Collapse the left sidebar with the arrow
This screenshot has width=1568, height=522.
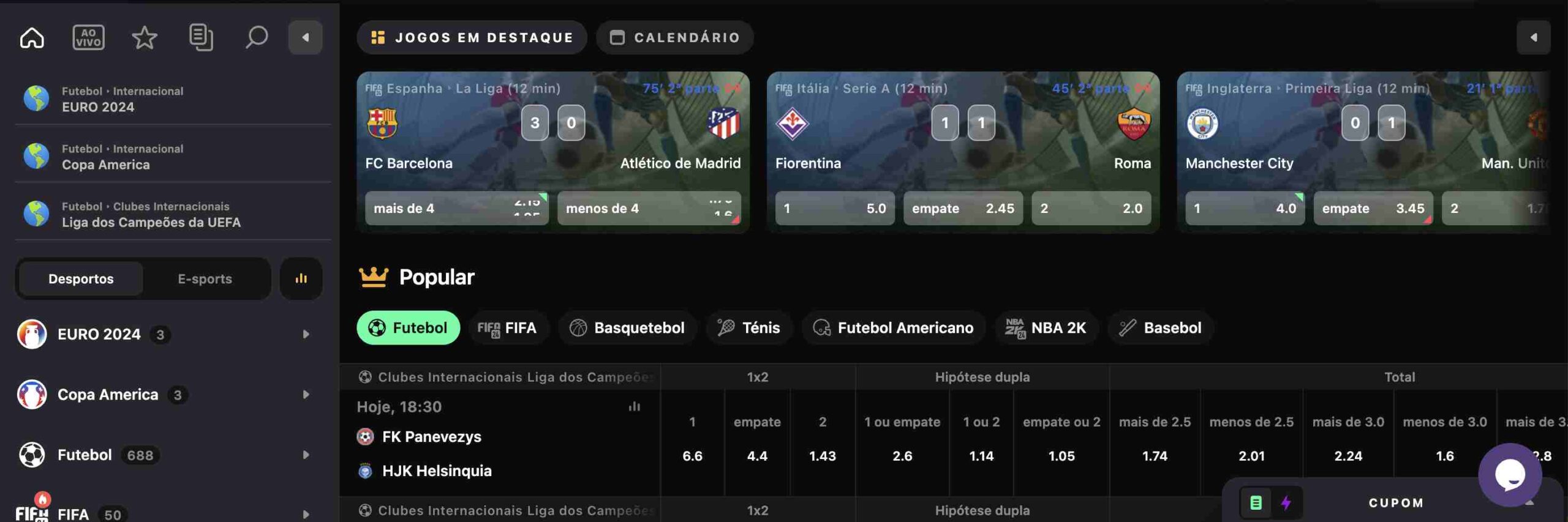(x=306, y=37)
